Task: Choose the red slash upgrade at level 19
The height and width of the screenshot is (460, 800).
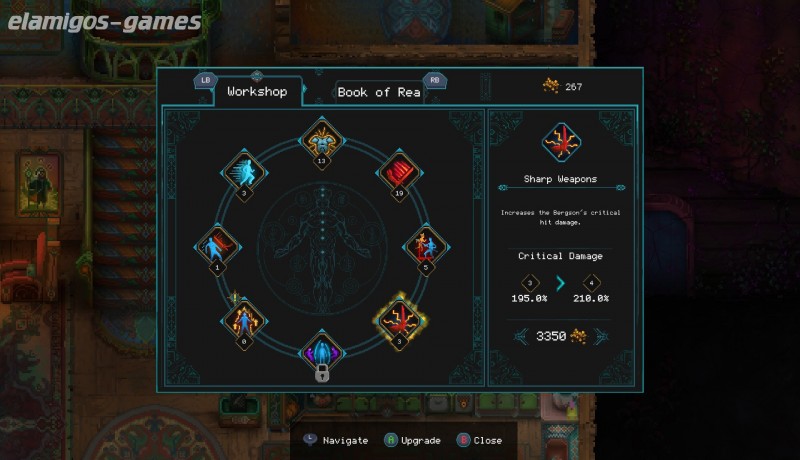Action: 397,170
